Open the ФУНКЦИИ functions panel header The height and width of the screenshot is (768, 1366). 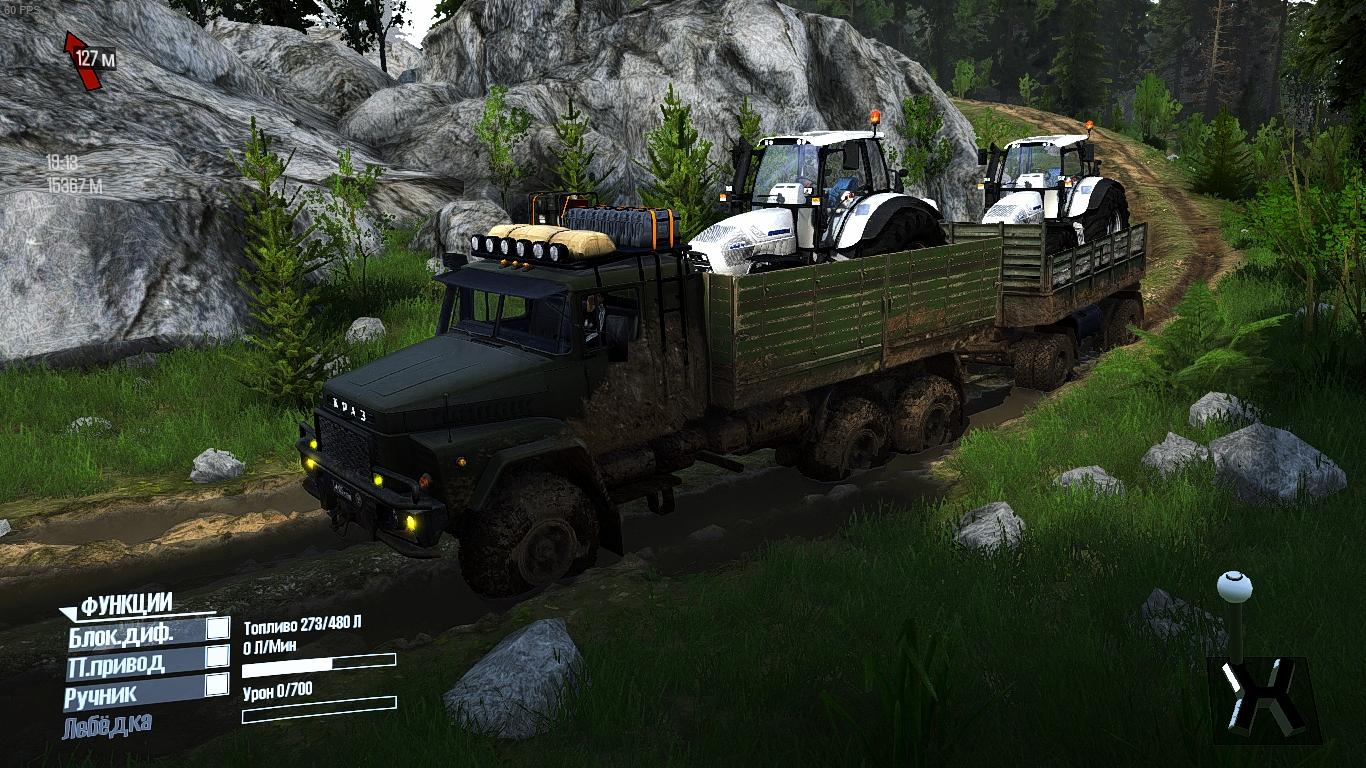point(126,604)
